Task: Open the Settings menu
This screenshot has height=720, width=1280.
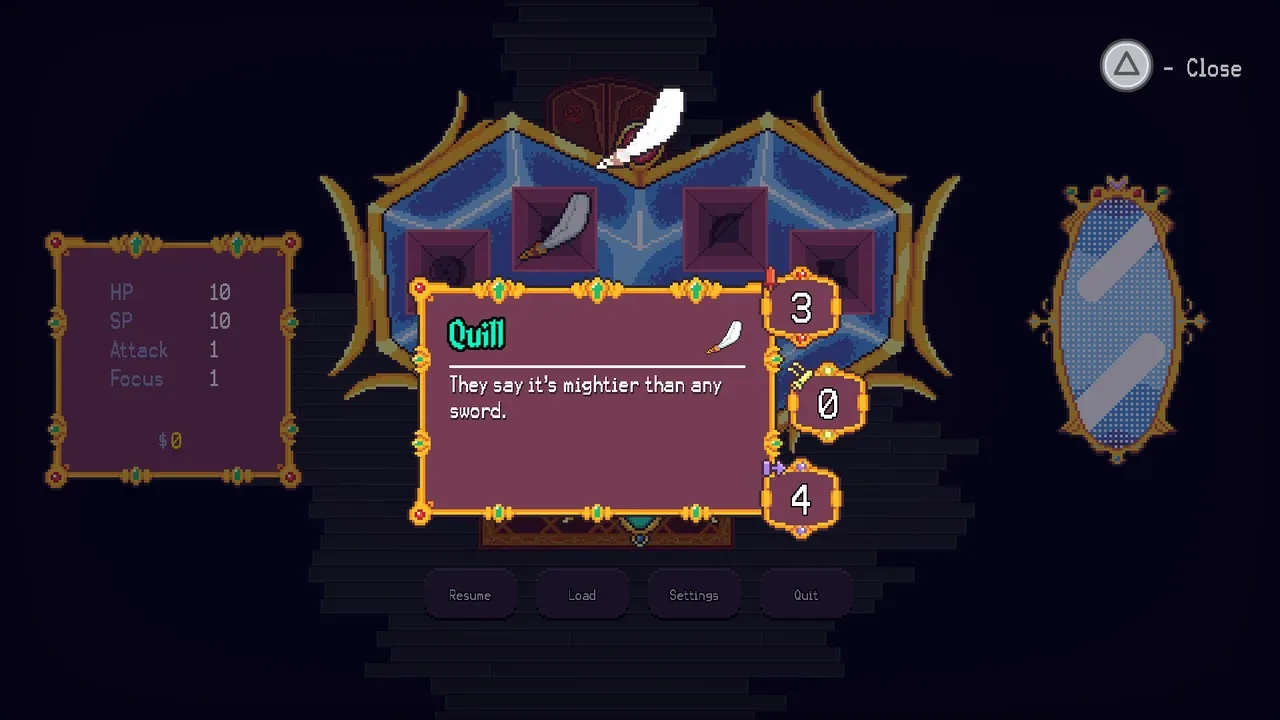Action: tap(694, 595)
